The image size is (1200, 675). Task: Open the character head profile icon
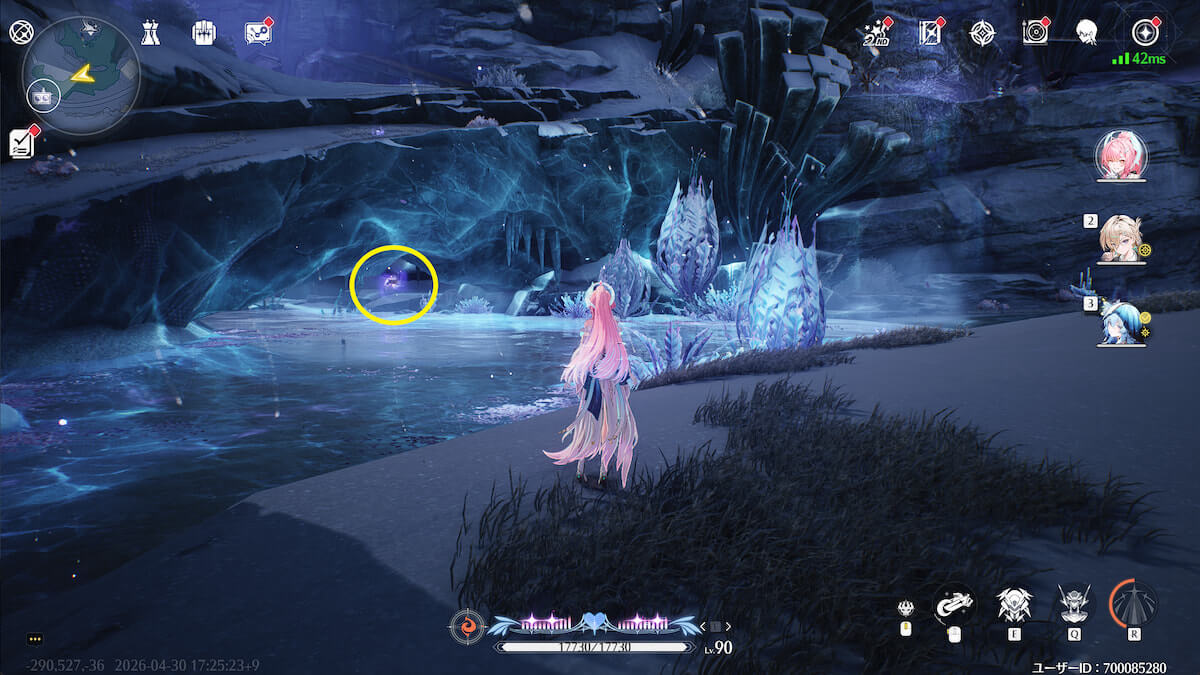pyautogui.click(x=1086, y=33)
